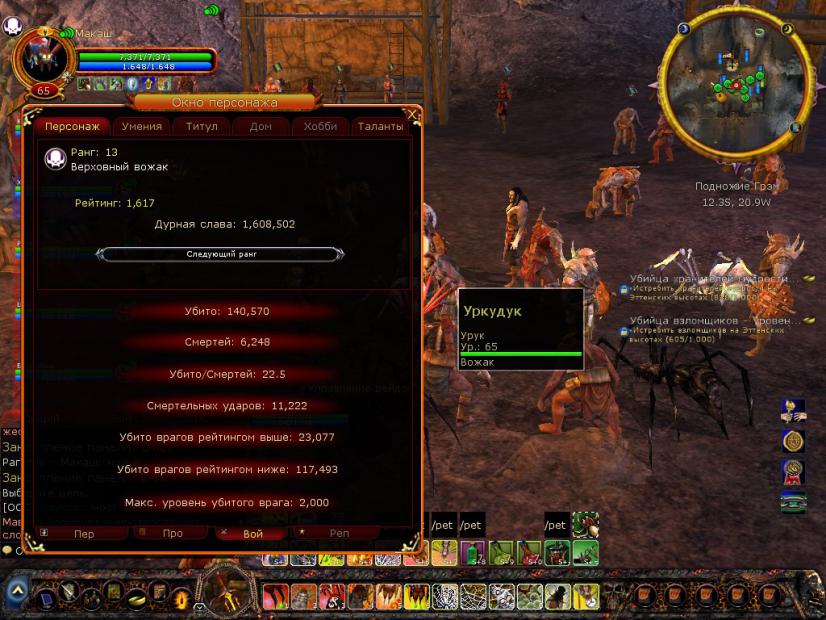The image size is (826, 620).
Task: Click the player portrait of Макаш
Action: tap(39, 55)
